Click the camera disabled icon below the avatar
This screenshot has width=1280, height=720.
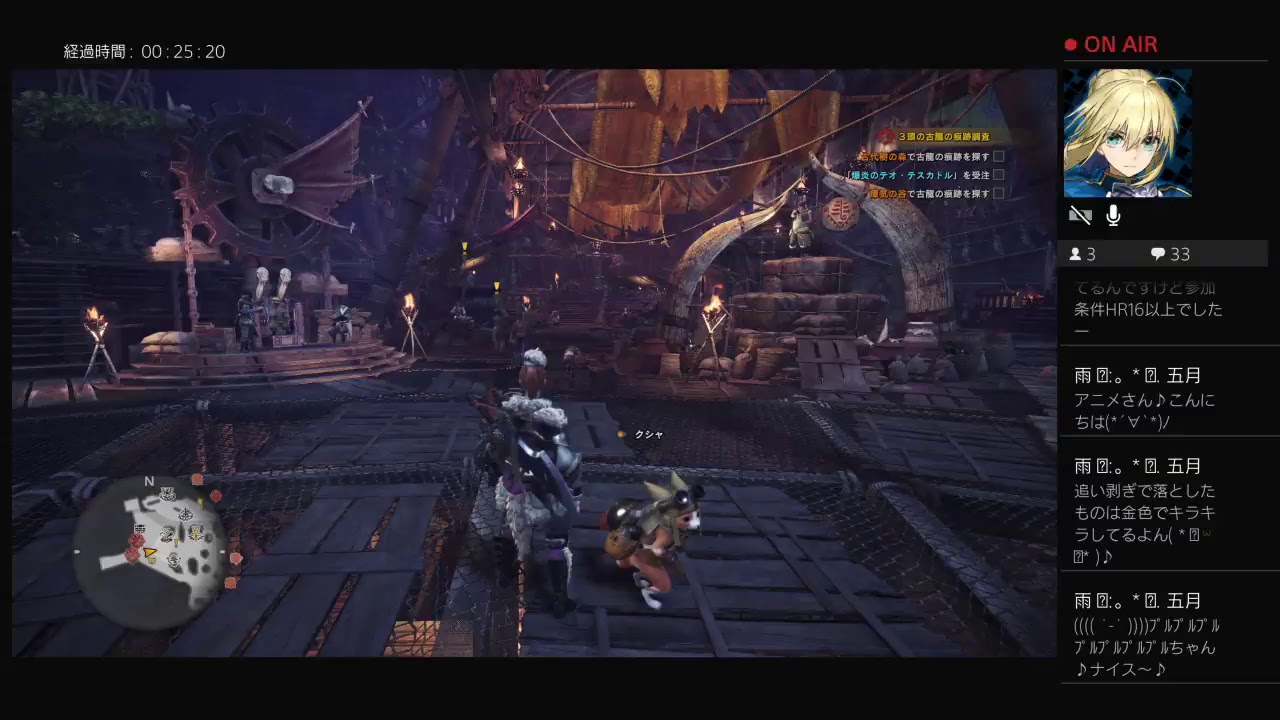pos(1080,215)
